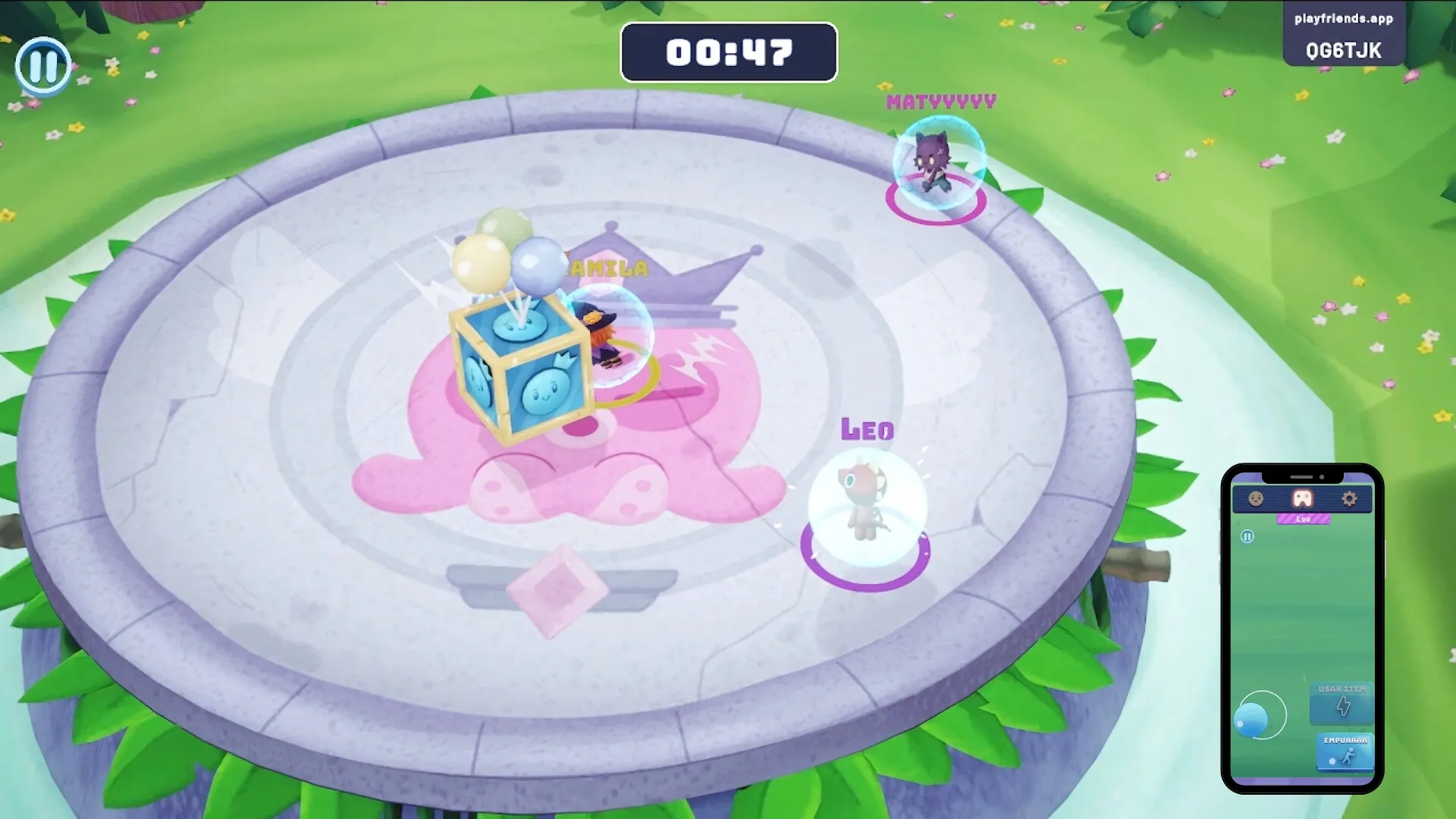Activate the Usar Item lightning button
The height and width of the screenshot is (819, 1456).
click(1341, 703)
